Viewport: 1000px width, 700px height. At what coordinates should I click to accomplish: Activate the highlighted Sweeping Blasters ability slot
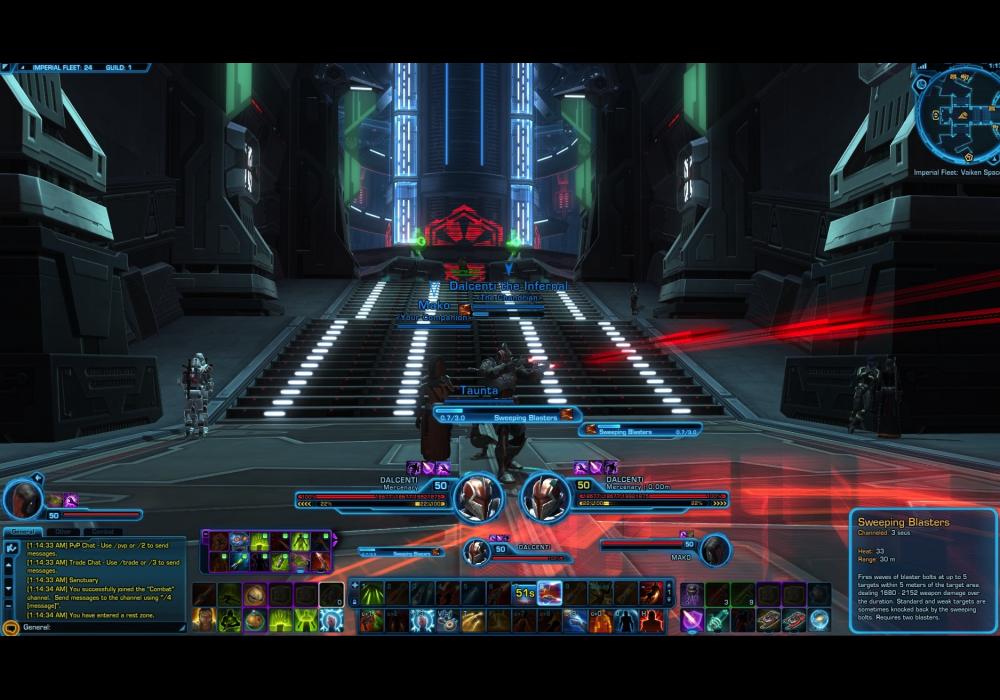point(549,593)
